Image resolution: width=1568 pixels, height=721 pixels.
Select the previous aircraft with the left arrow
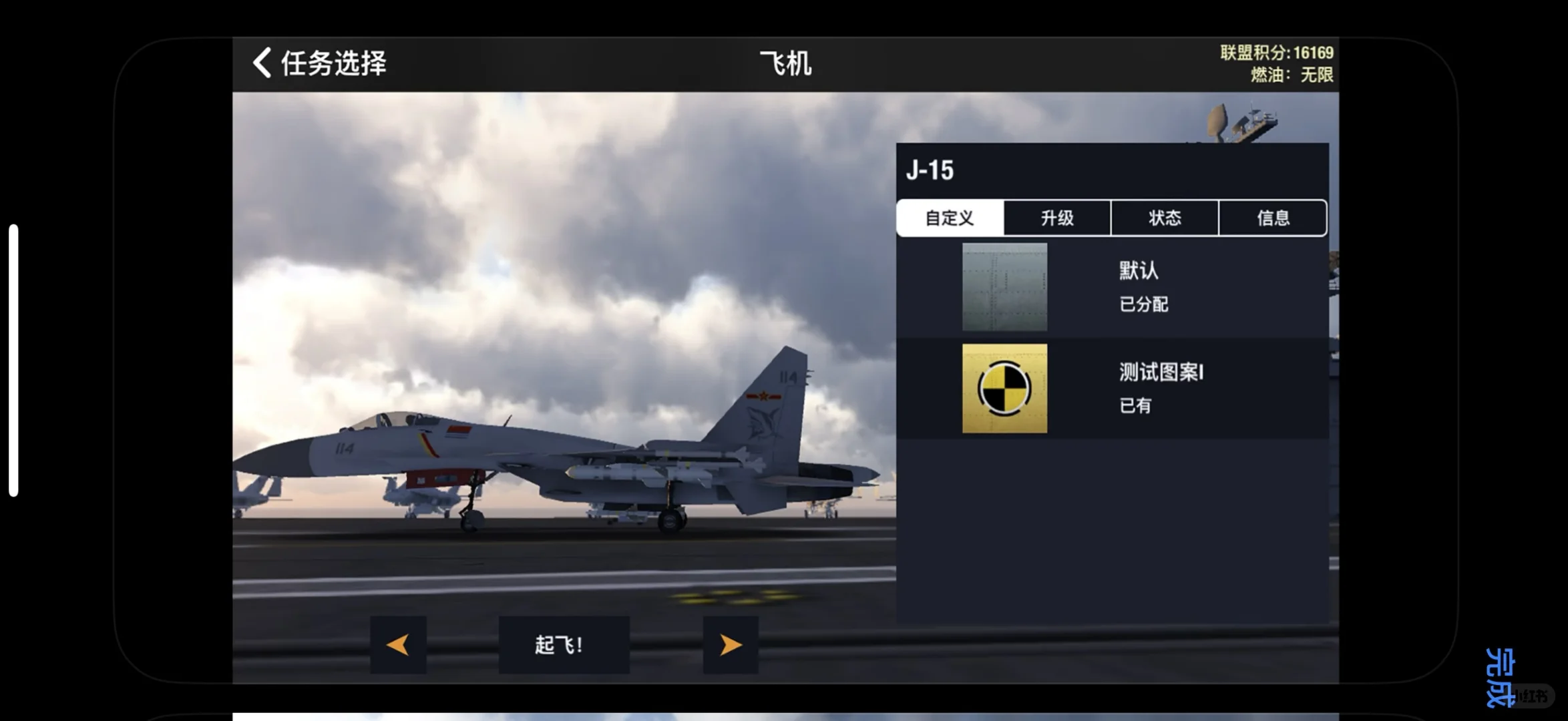point(398,644)
